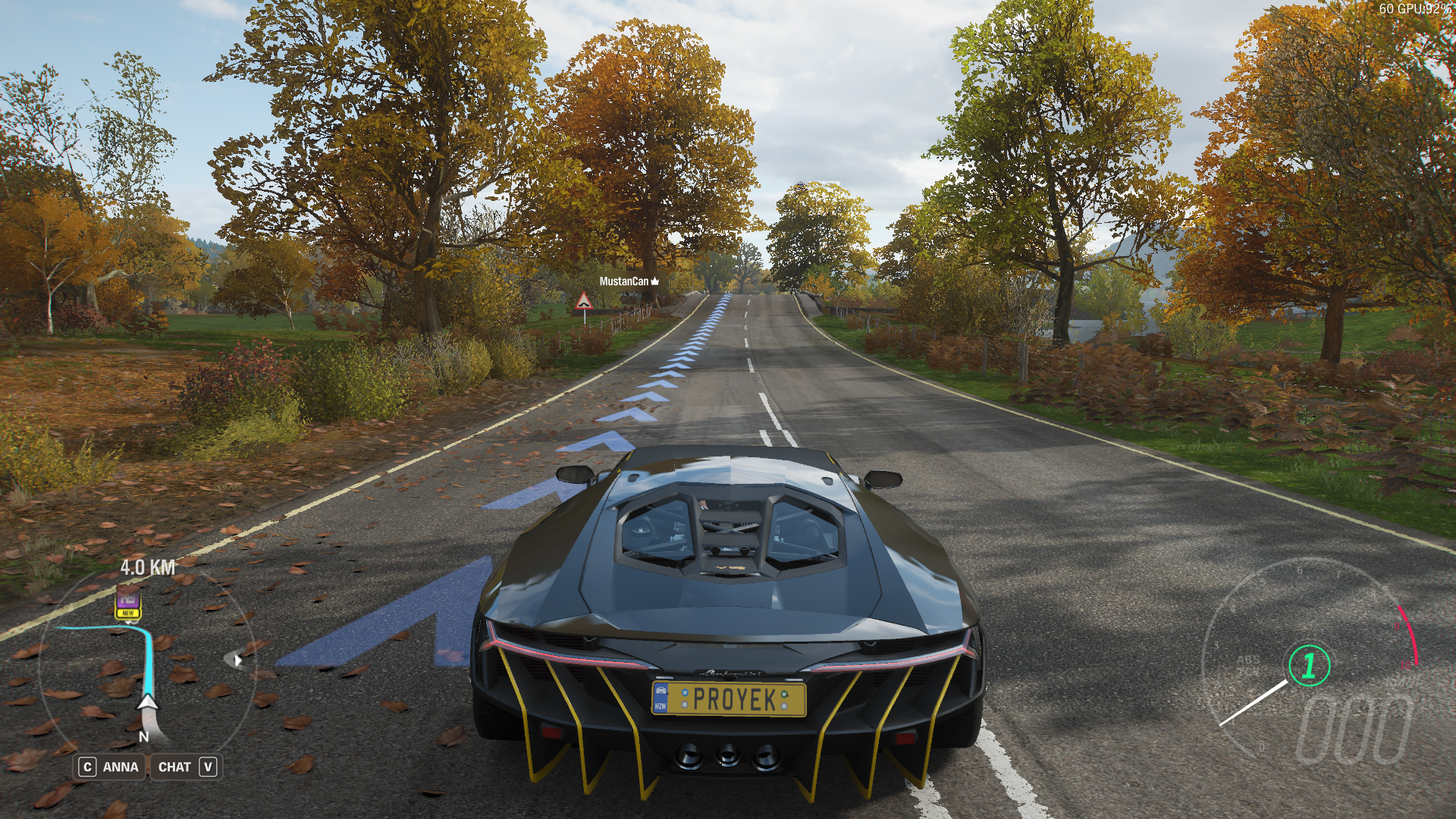Select the warning road sign beside the route
The image size is (1456, 819).
(584, 302)
